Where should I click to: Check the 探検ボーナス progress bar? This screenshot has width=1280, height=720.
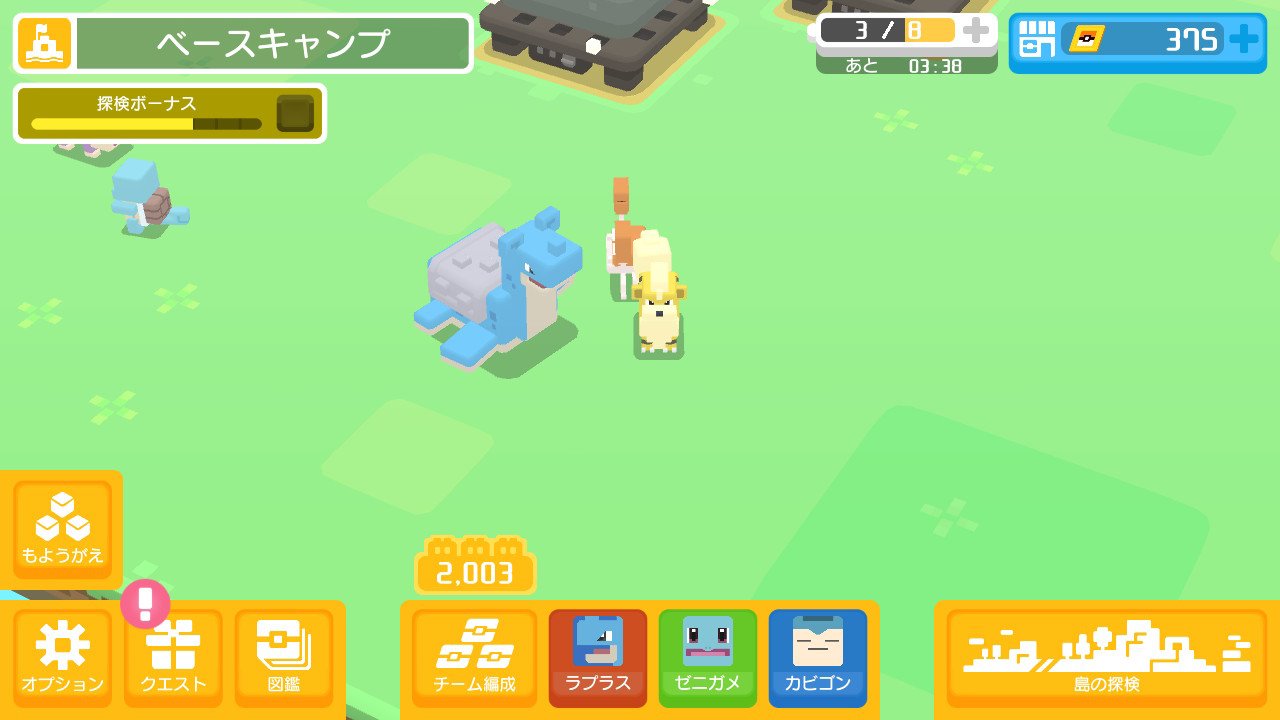168,113
